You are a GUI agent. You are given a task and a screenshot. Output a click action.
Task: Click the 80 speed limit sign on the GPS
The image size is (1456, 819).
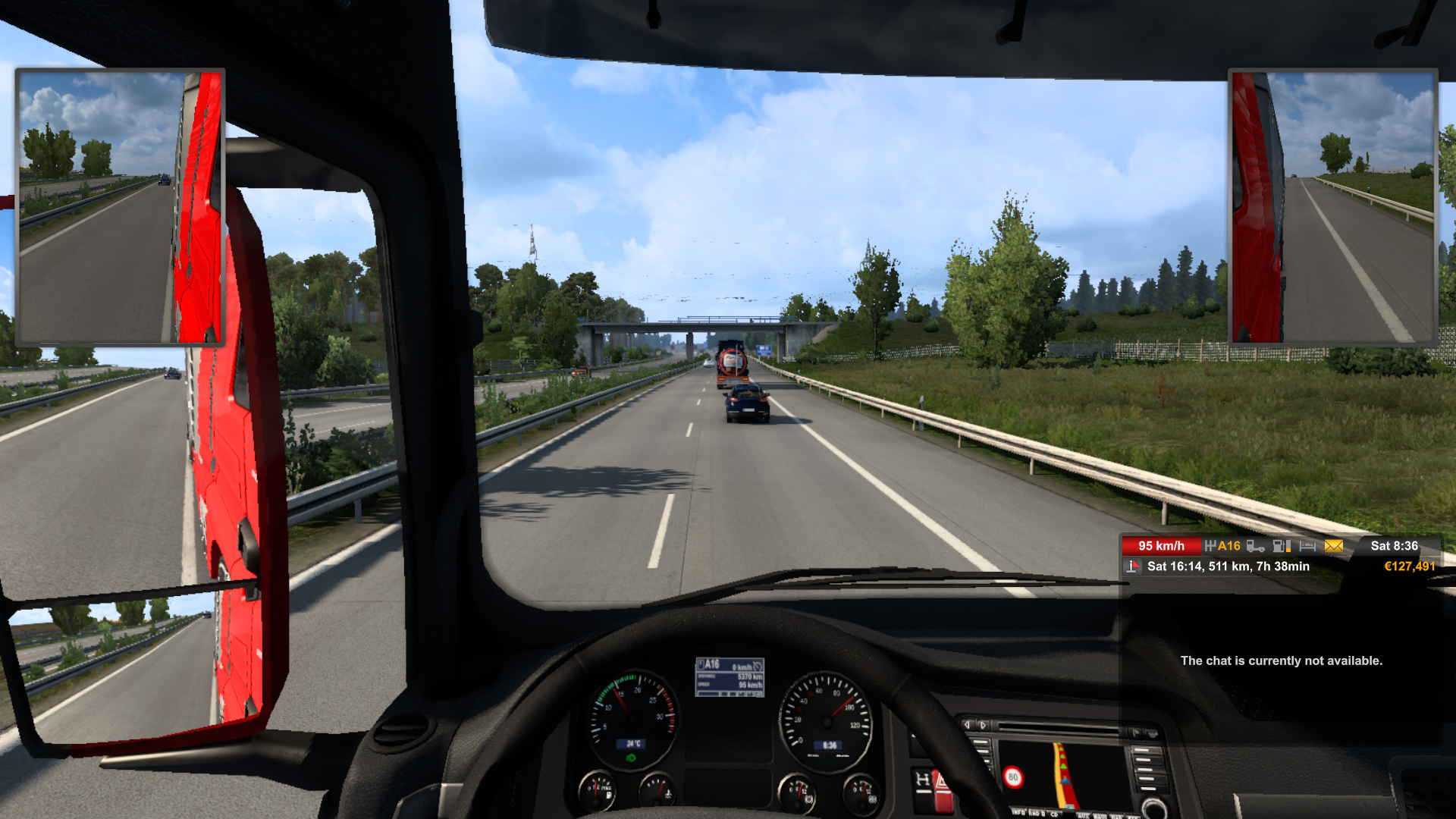pyautogui.click(x=1014, y=777)
